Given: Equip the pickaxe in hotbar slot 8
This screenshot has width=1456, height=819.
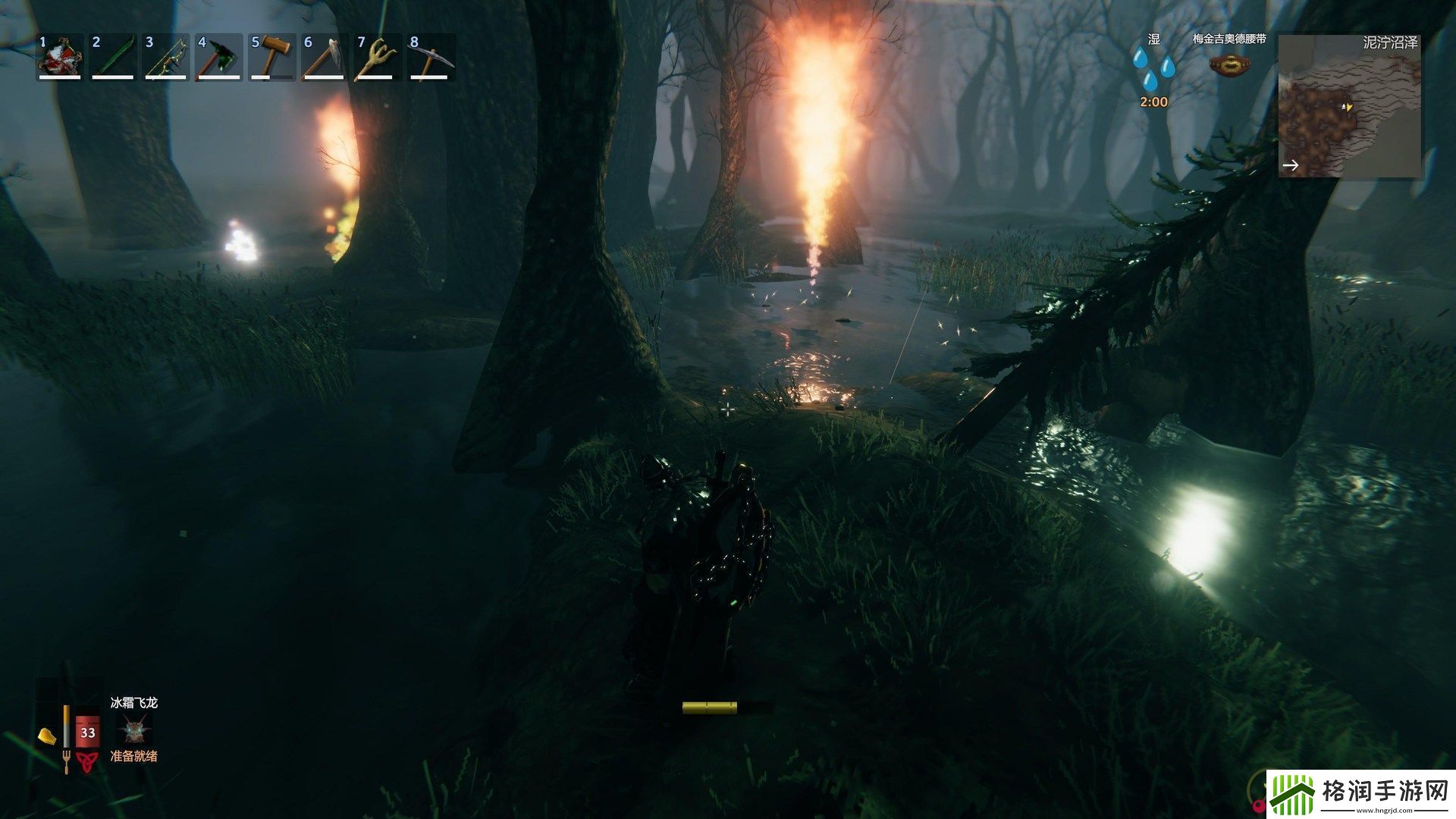Looking at the screenshot, I should pyautogui.click(x=431, y=56).
